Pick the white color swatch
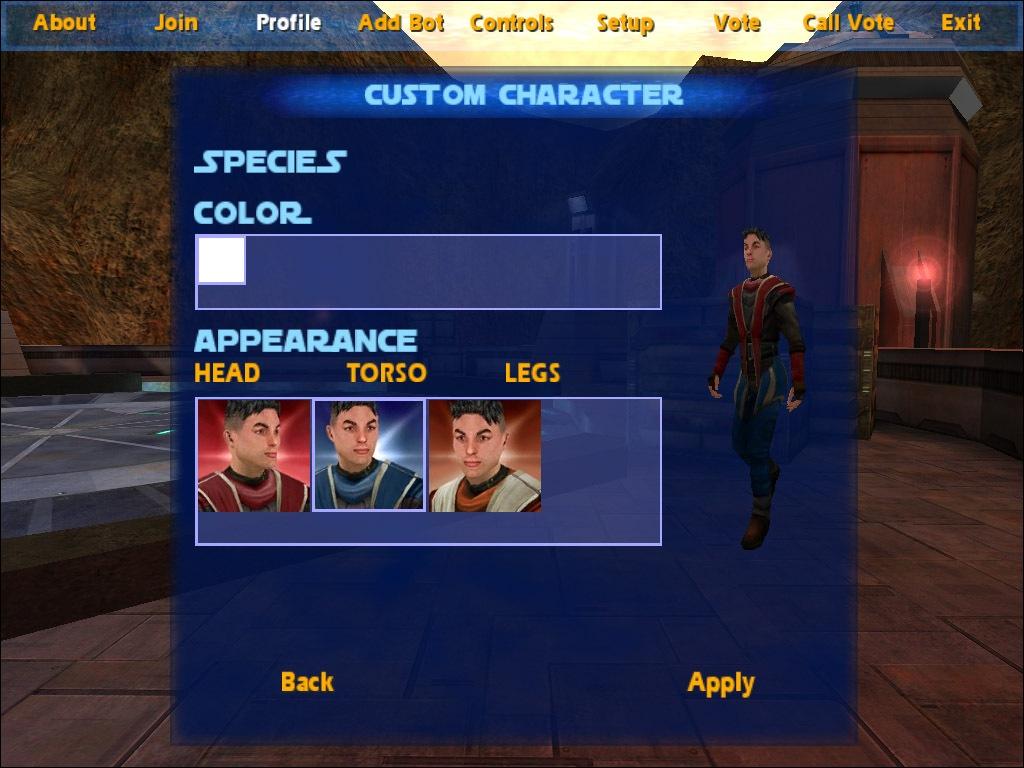Image resolution: width=1024 pixels, height=768 pixels. [221, 260]
